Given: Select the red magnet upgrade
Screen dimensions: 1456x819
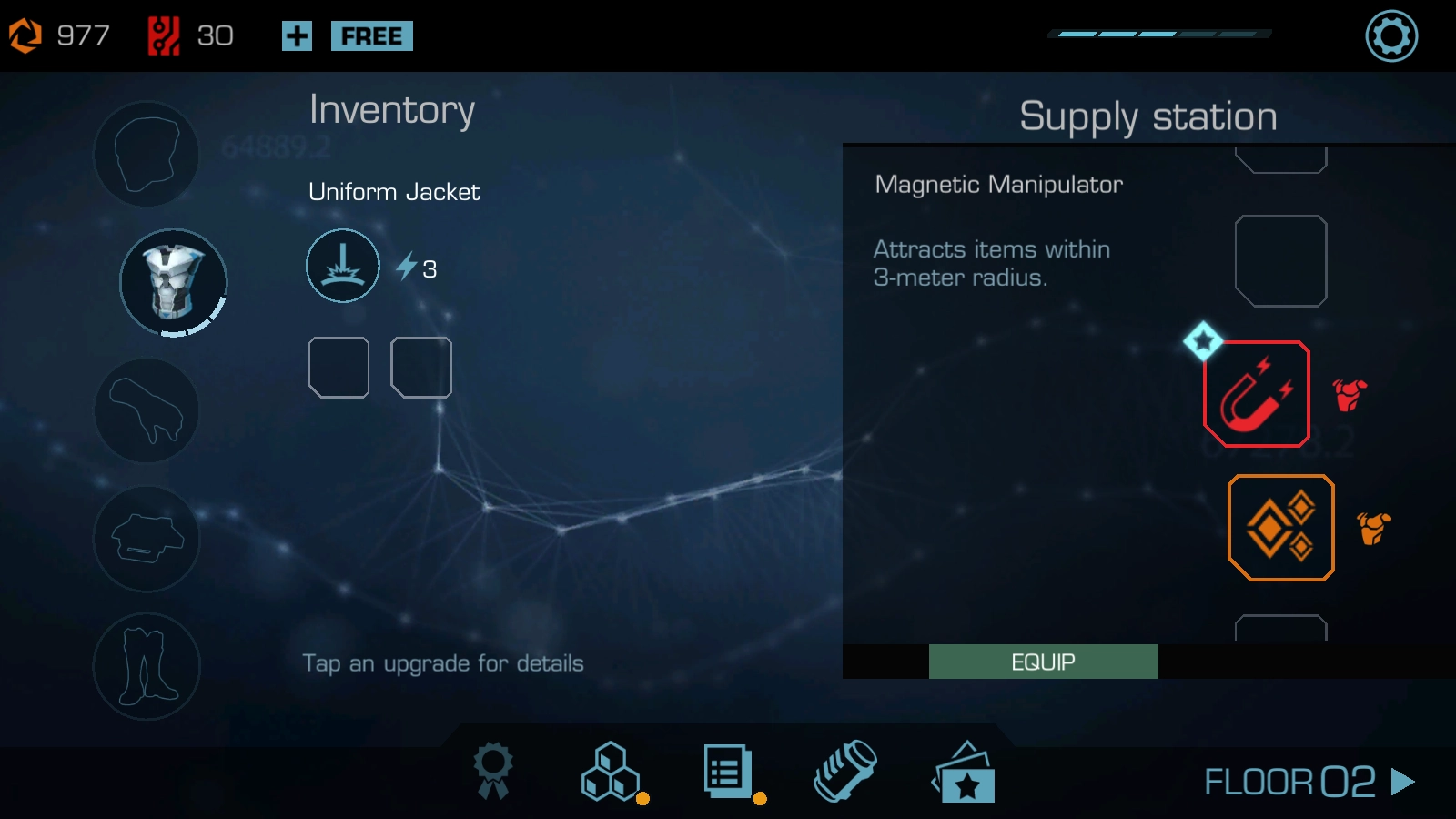Looking at the screenshot, I should click(1257, 394).
